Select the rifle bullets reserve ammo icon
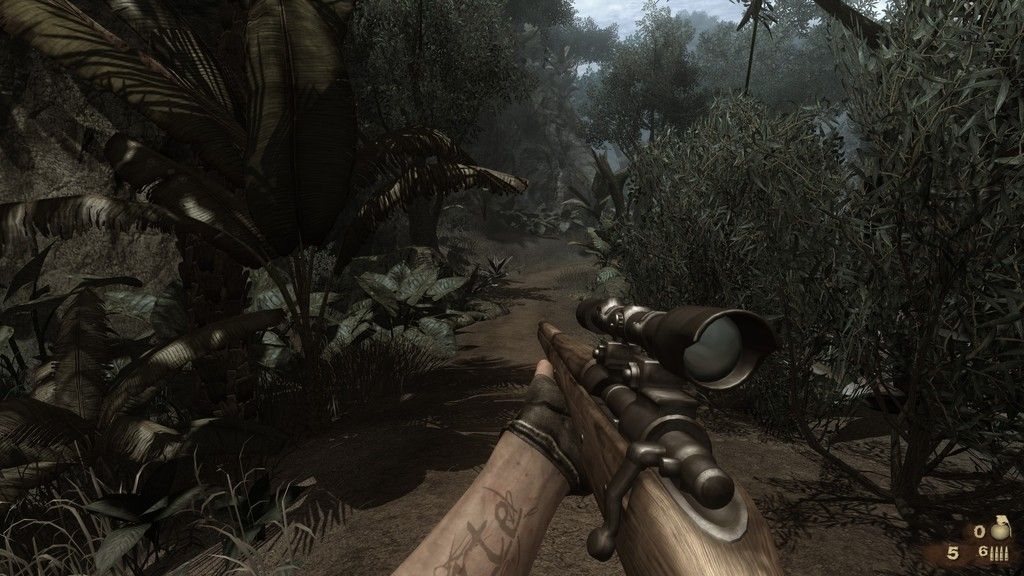 1001,553
